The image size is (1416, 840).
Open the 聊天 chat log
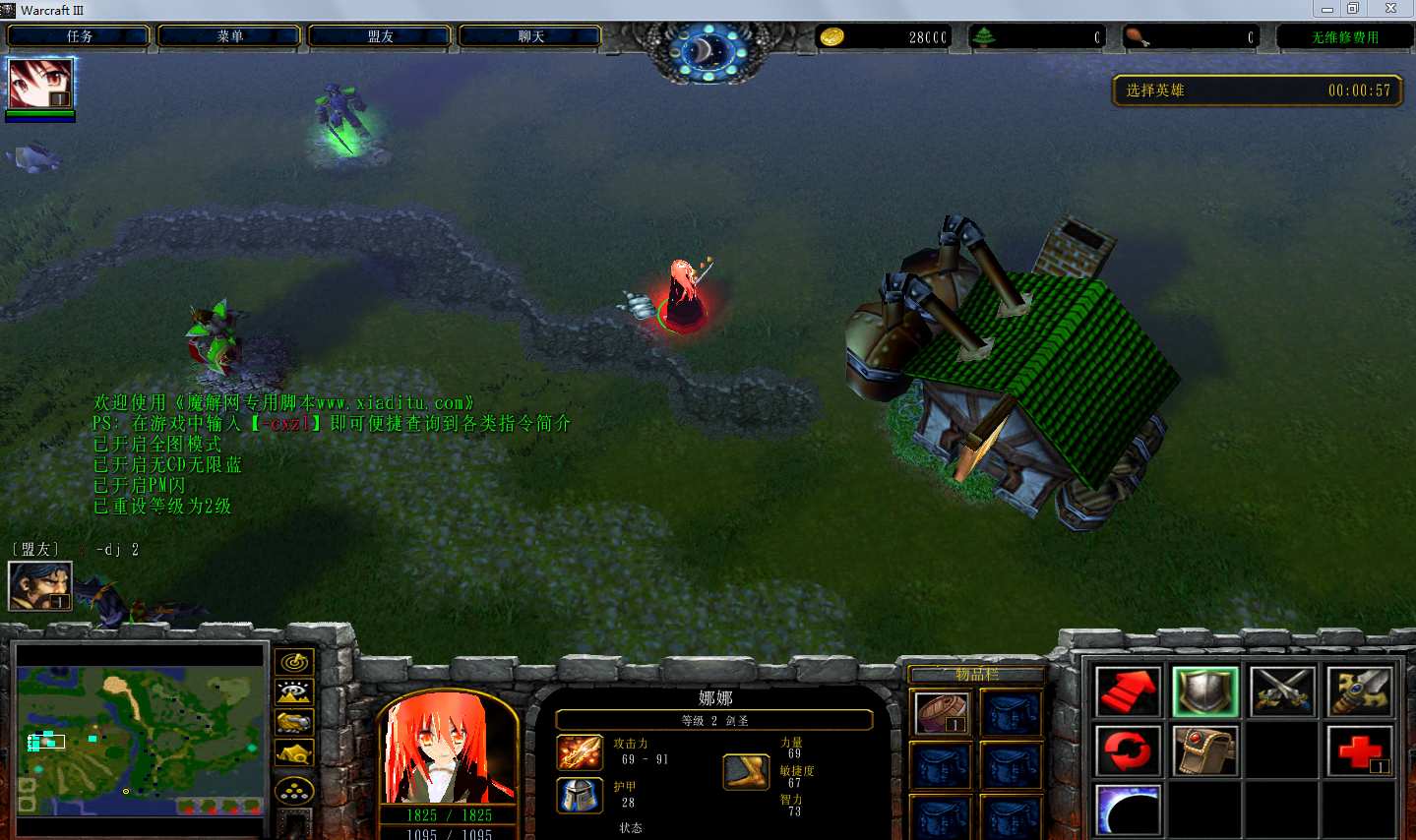click(530, 36)
